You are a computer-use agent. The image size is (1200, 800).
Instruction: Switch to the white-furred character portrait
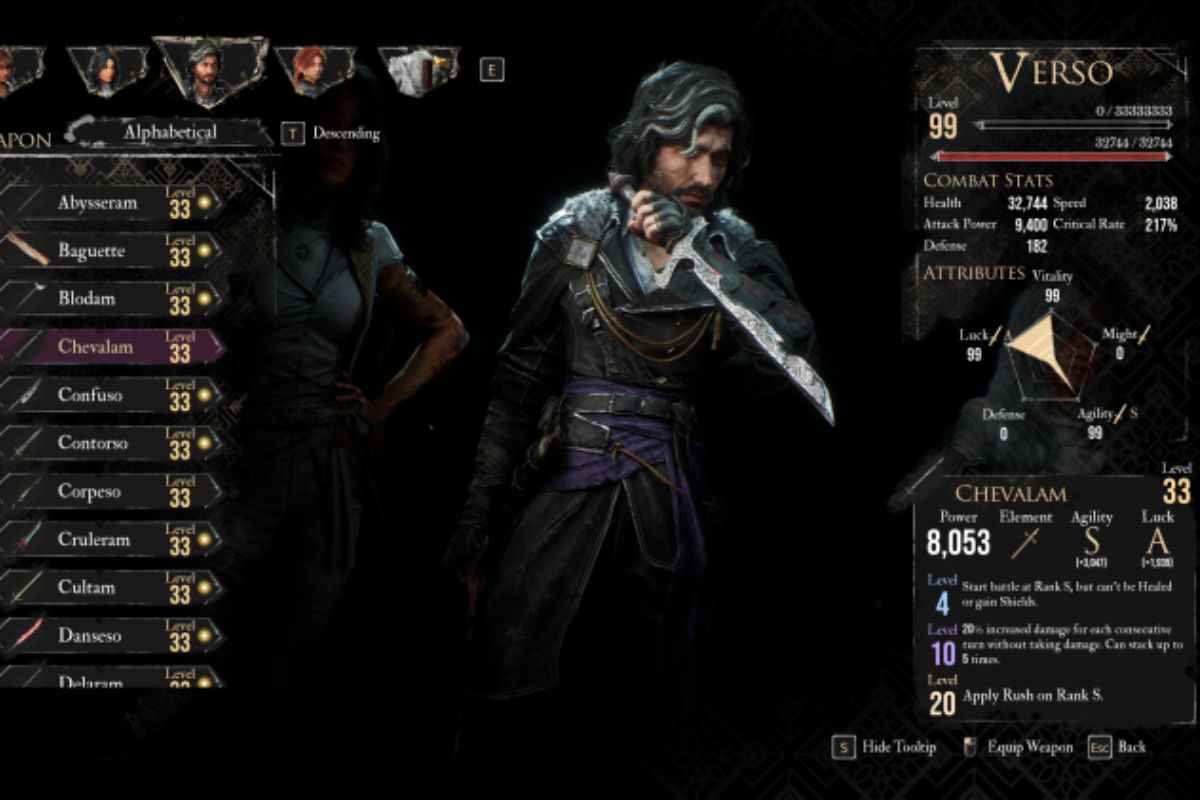(x=417, y=71)
